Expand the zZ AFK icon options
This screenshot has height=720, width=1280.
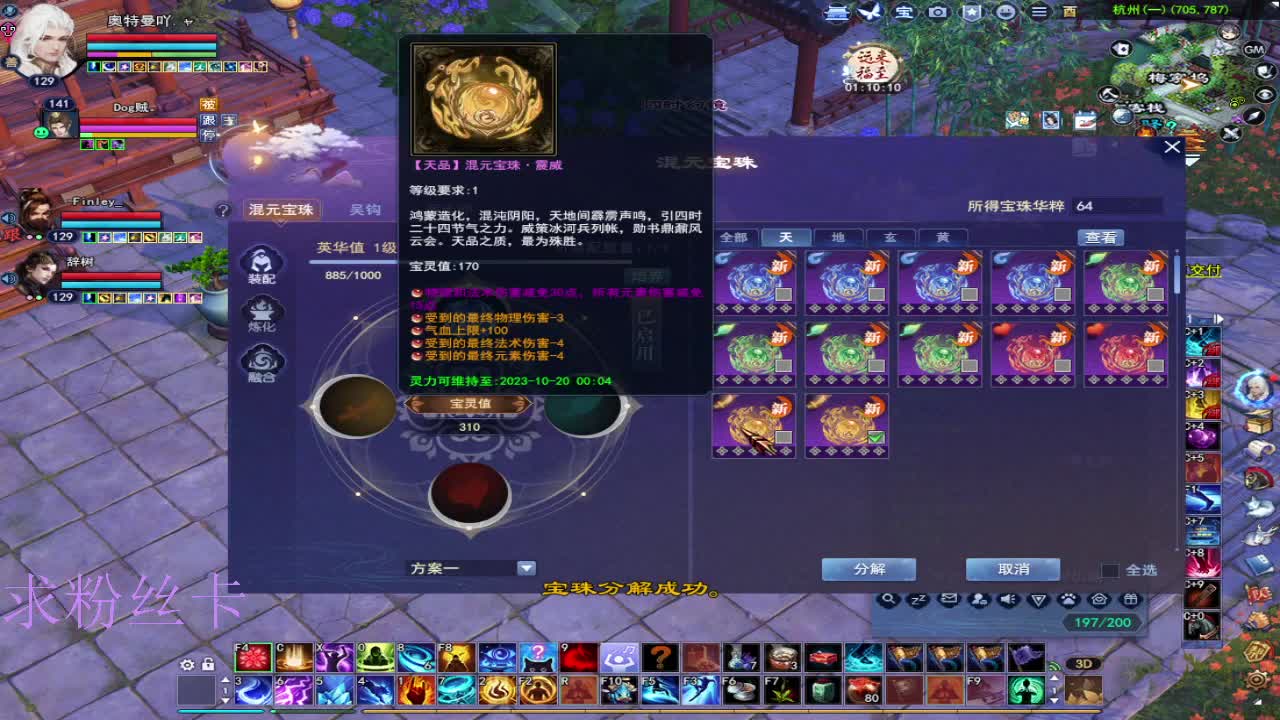918,598
